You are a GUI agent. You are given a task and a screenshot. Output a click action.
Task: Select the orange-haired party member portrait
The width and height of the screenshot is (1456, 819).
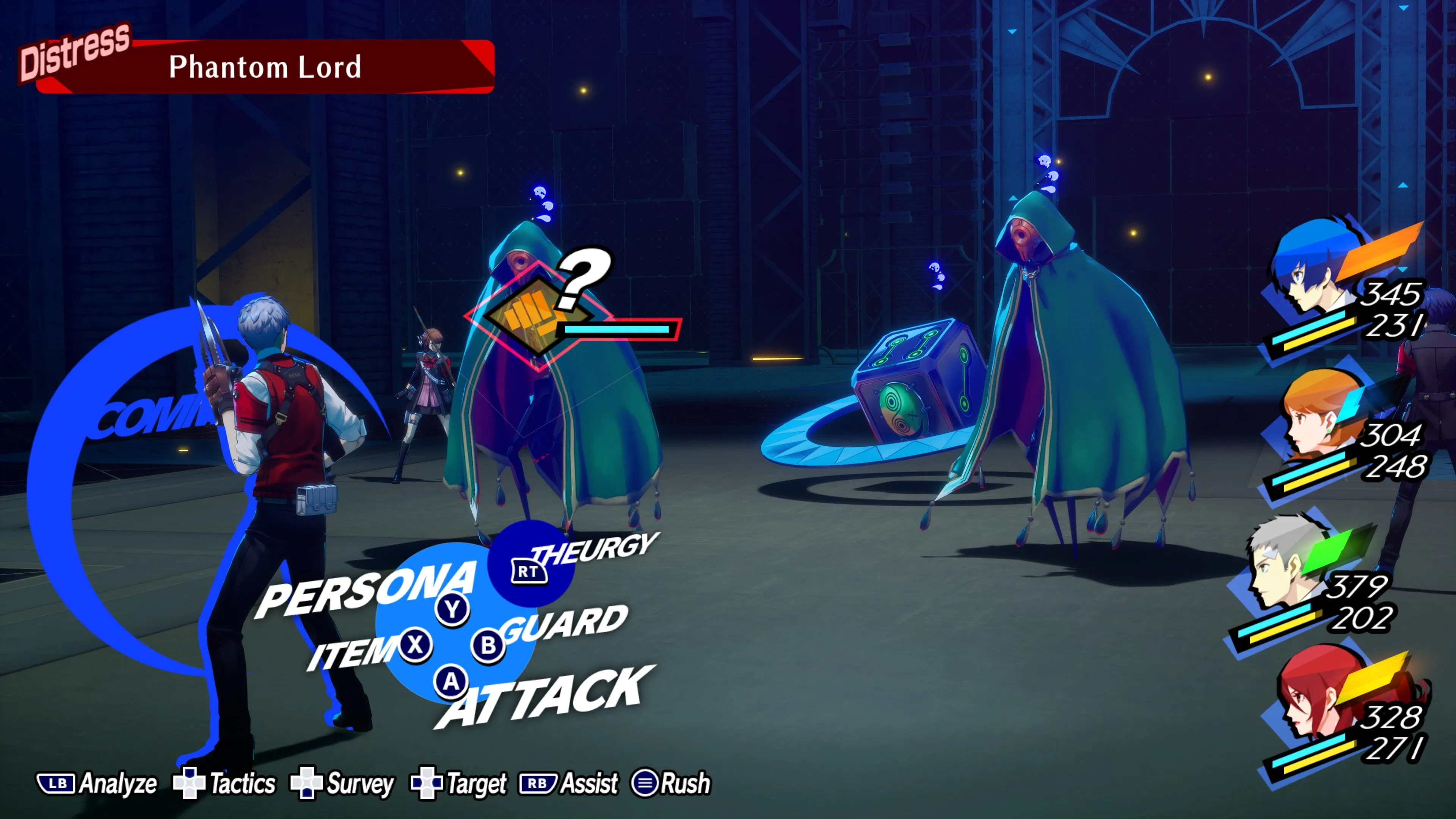(1317, 418)
